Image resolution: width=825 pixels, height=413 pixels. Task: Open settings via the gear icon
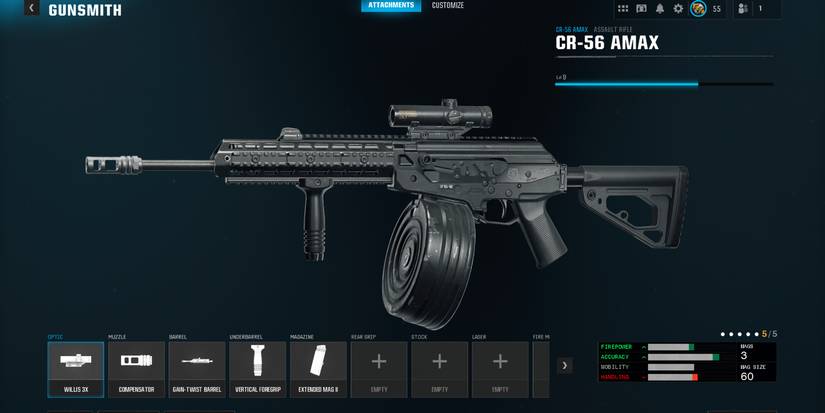678,9
